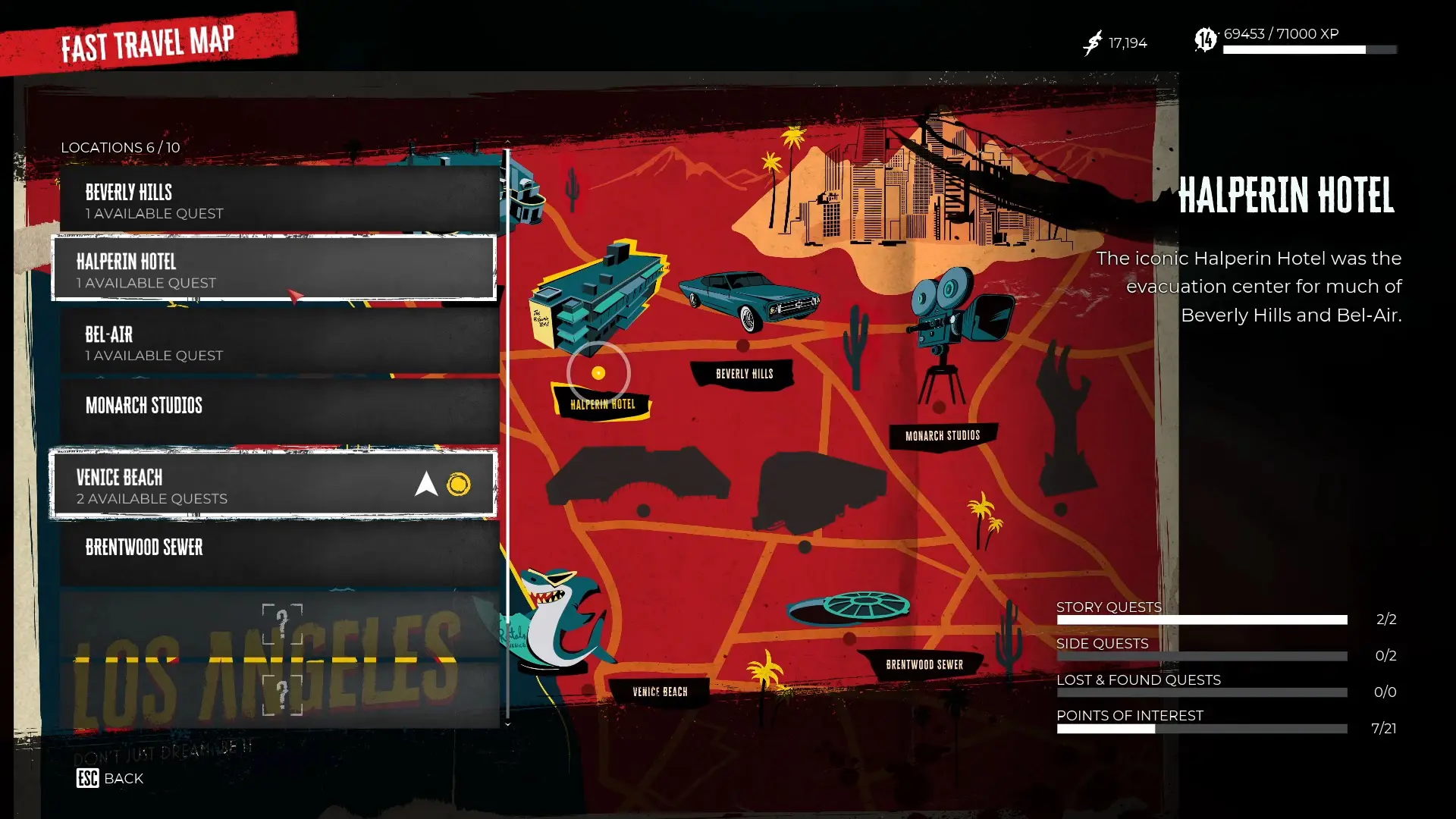Click the Points of Interest progress bar
The width and height of the screenshot is (1456, 819).
pyautogui.click(x=1202, y=728)
